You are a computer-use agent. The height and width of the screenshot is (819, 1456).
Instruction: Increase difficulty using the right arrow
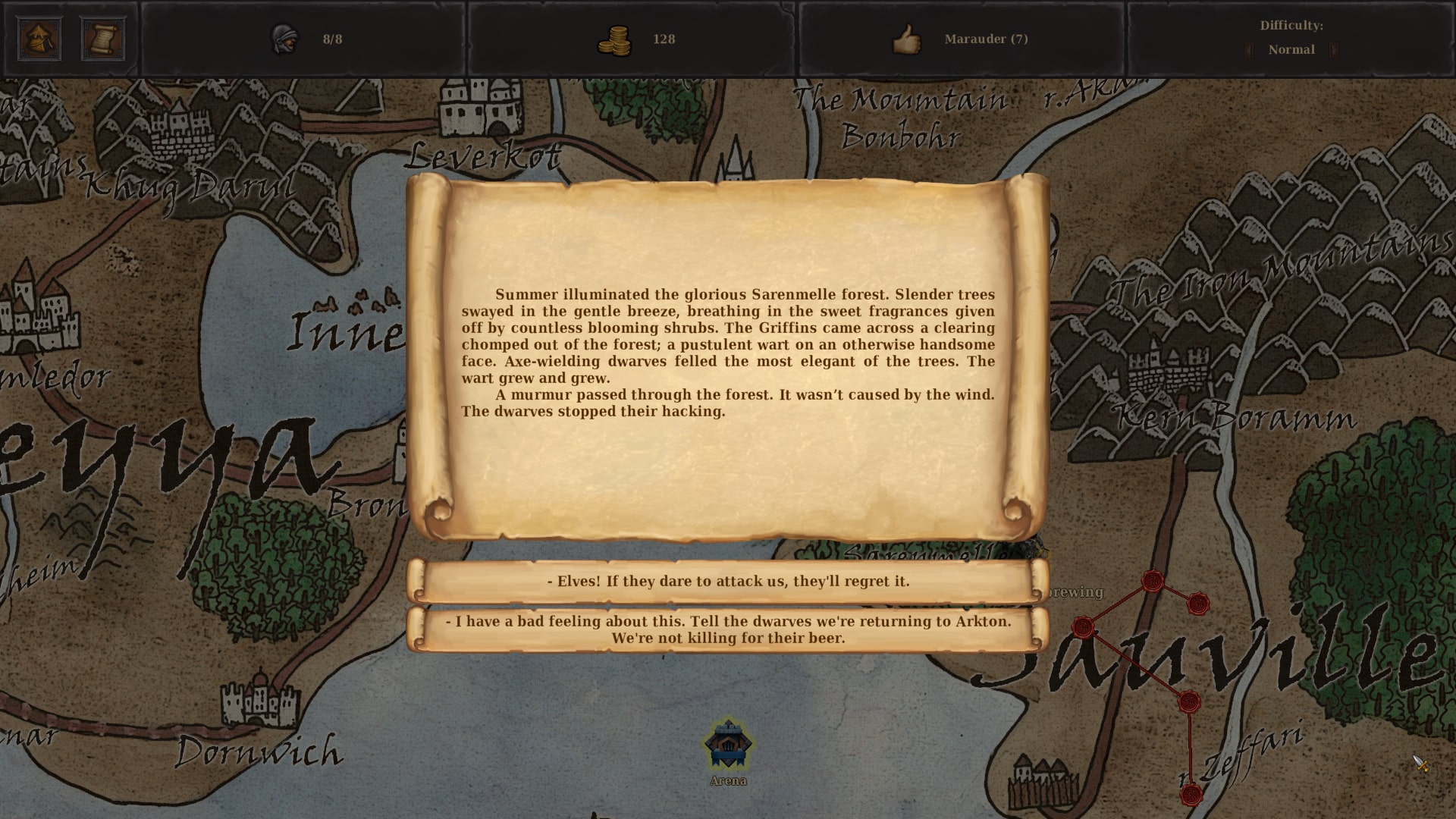[1332, 49]
